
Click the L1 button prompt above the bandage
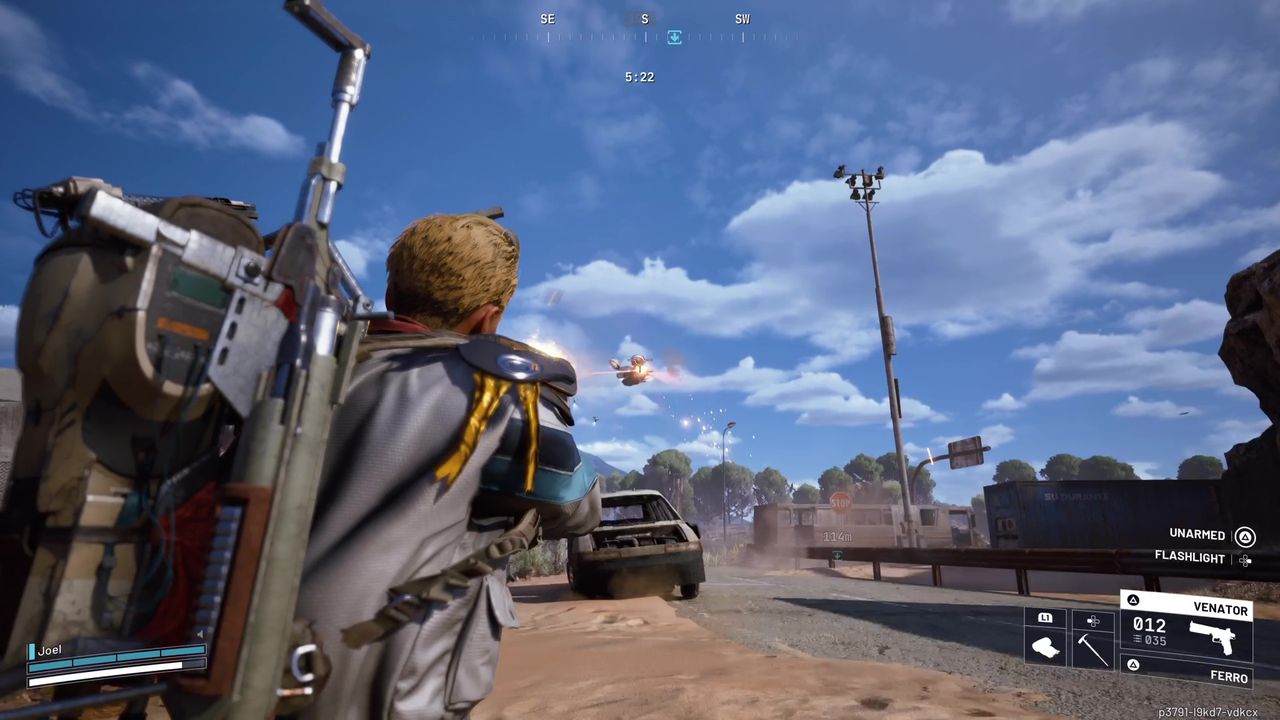(x=1045, y=618)
